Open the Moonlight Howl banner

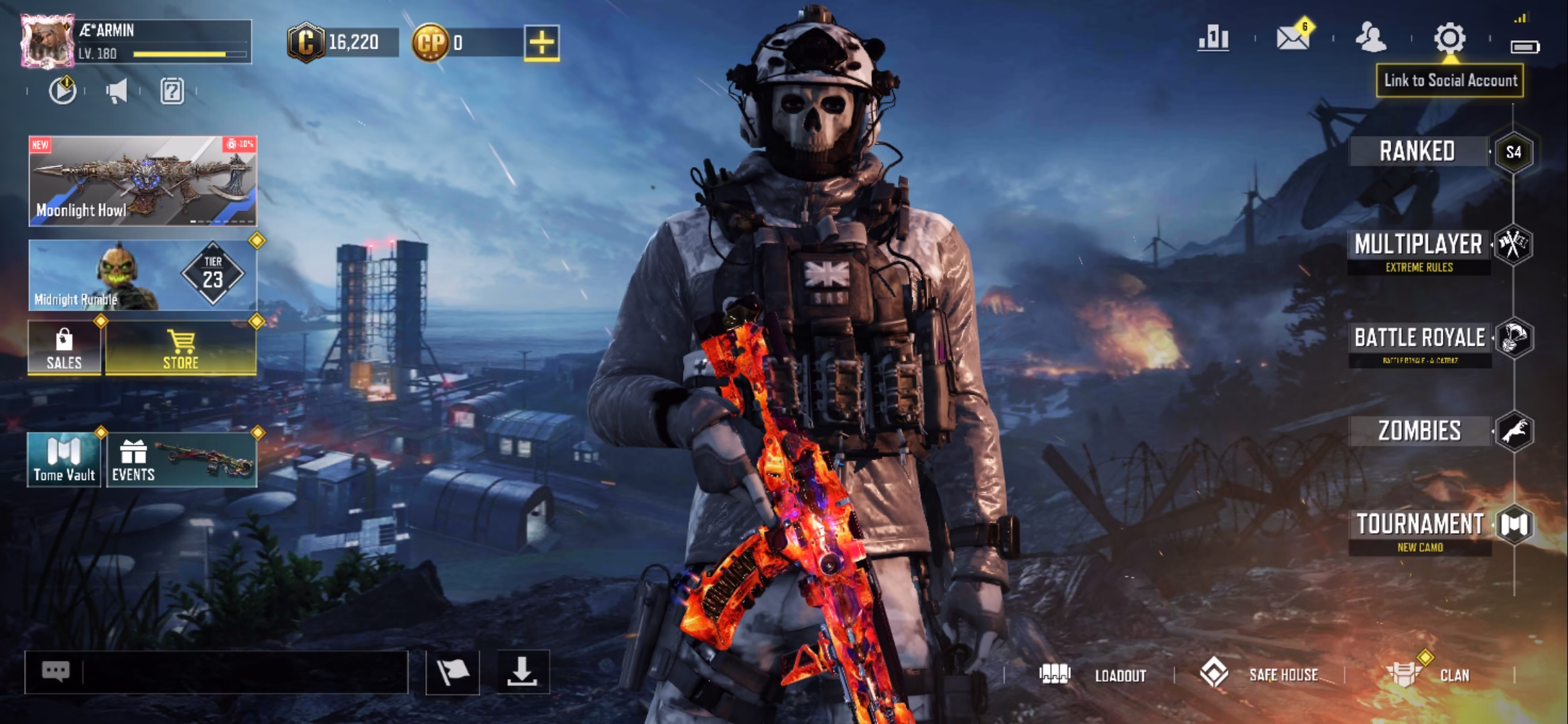pyautogui.click(x=143, y=181)
